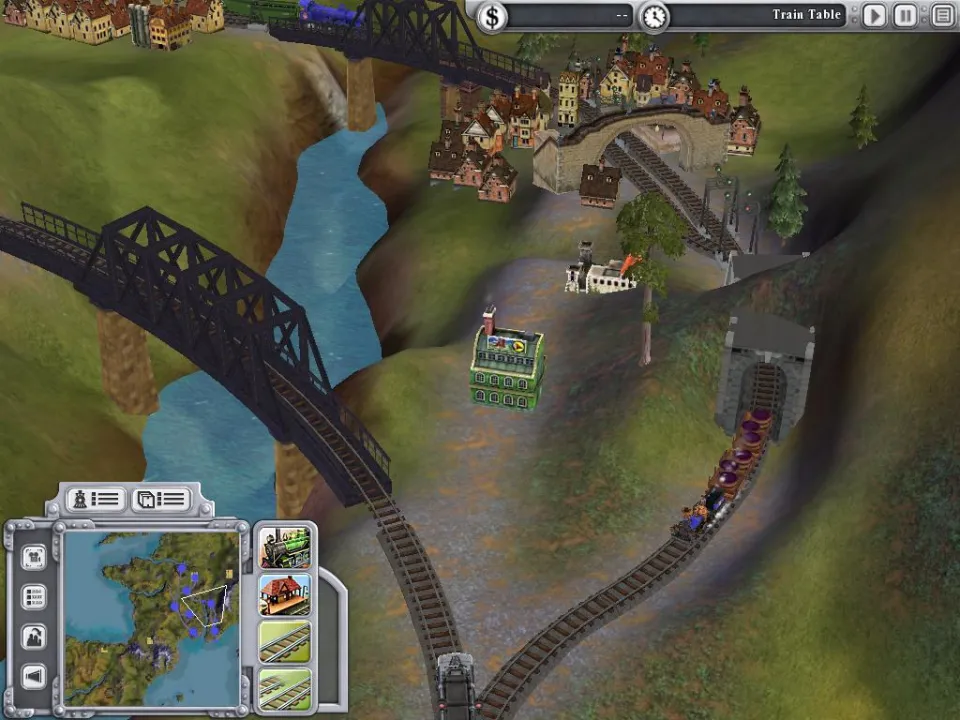
Task: Open the train list panel
Action: tap(97, 499)
